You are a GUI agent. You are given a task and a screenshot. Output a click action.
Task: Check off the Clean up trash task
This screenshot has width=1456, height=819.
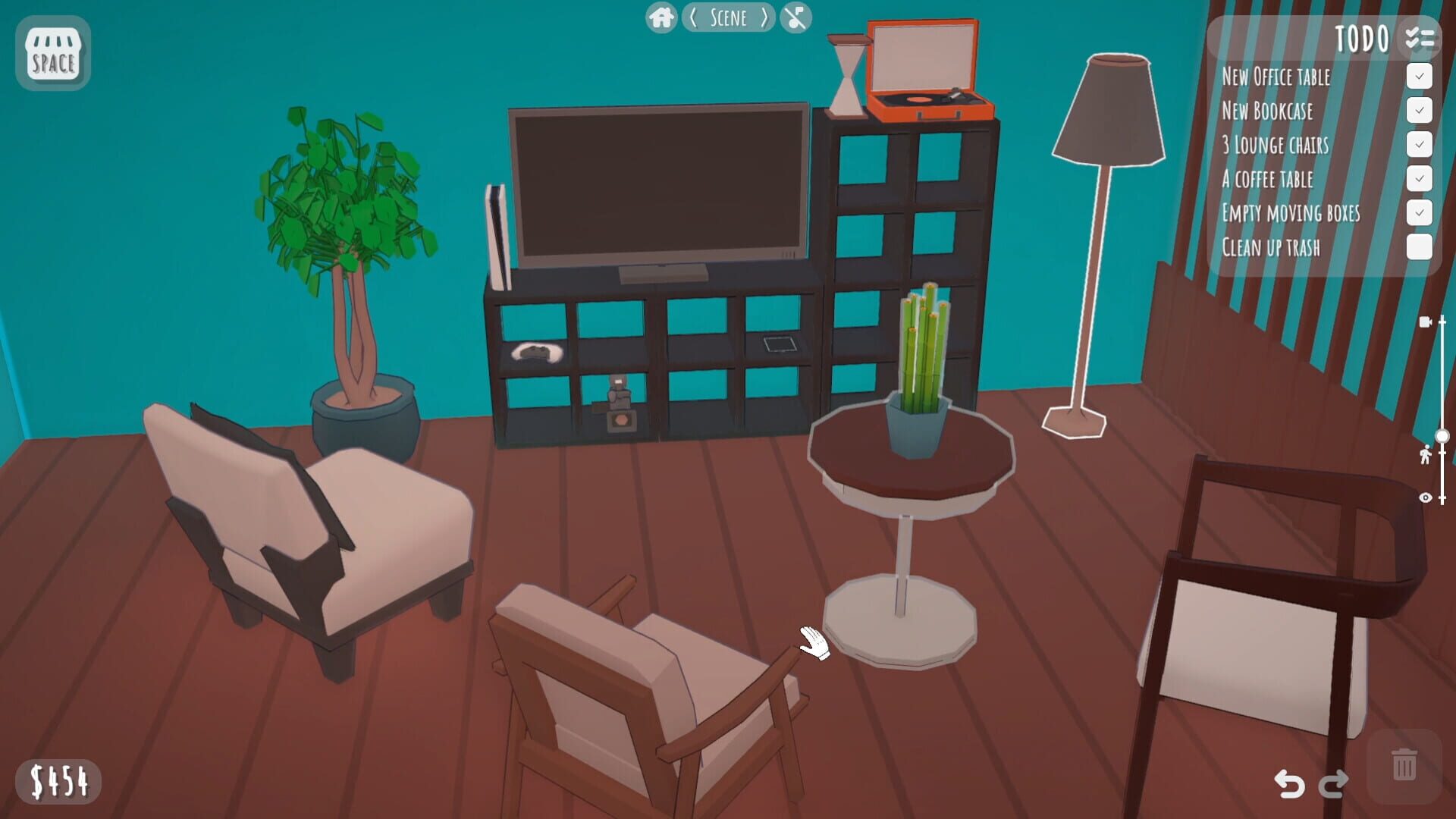pos(1420,247)
